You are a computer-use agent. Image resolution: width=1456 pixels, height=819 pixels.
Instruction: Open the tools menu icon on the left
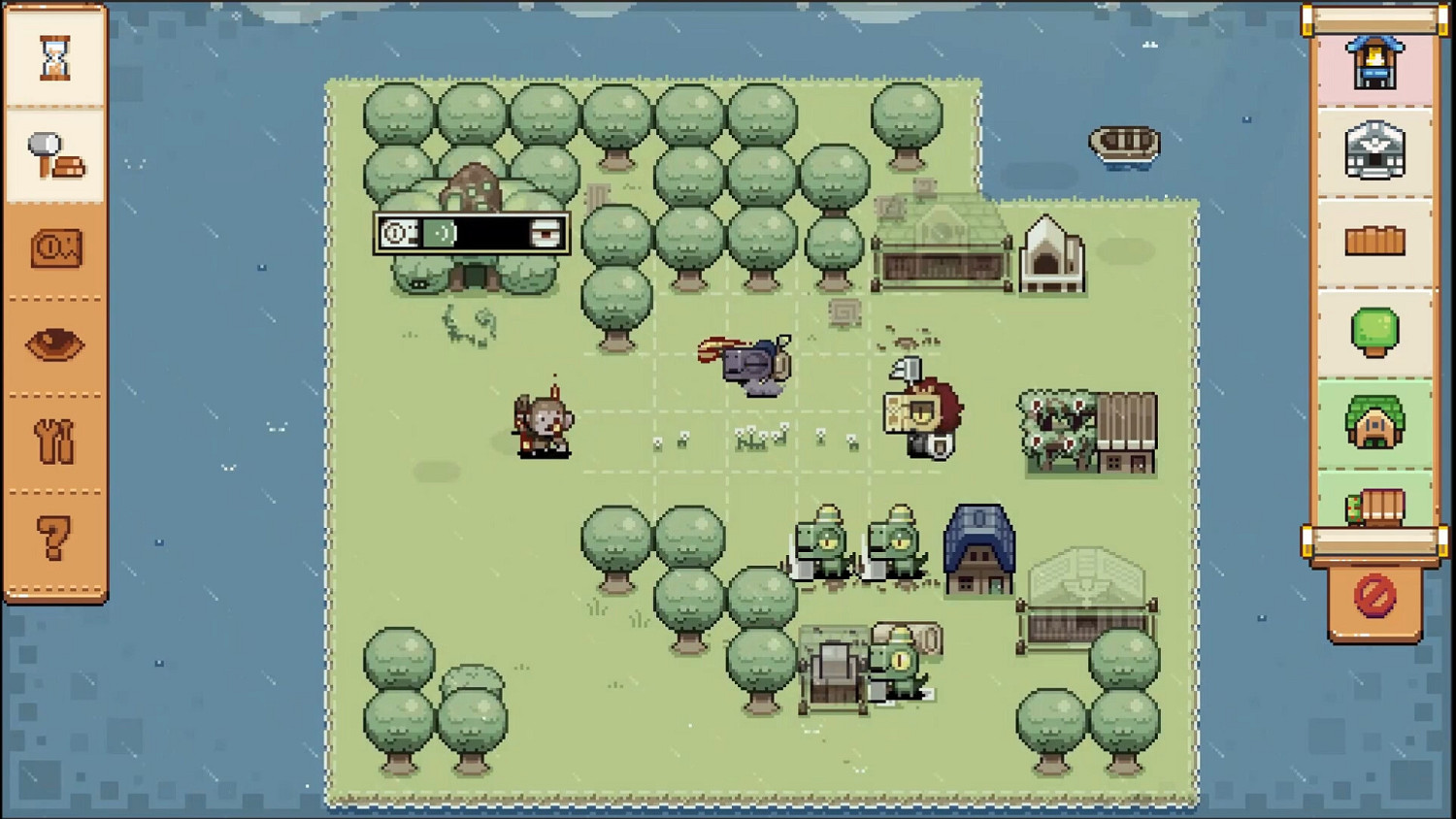pos(53,439)
